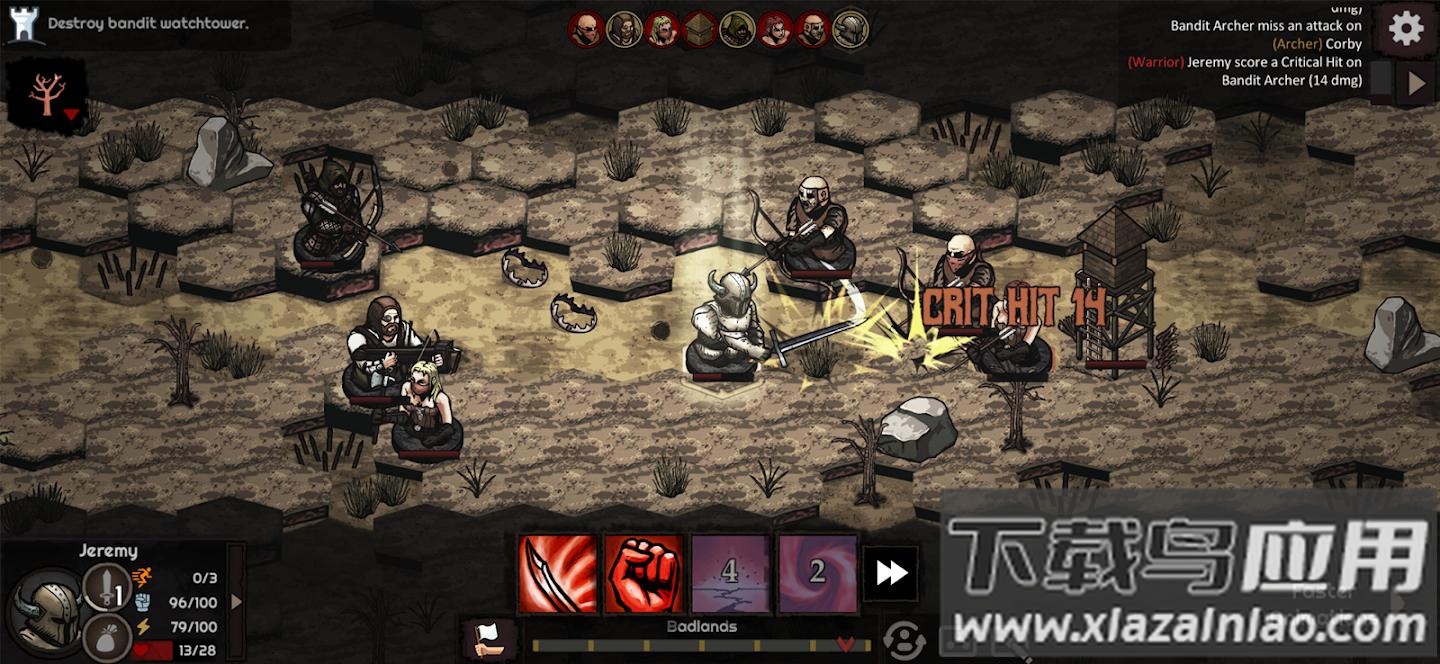The width and height of the screenshot is (1440, 664).
Task: Activate the red blade slash ability
Action: pyautogui.click(x=558, y=573)
